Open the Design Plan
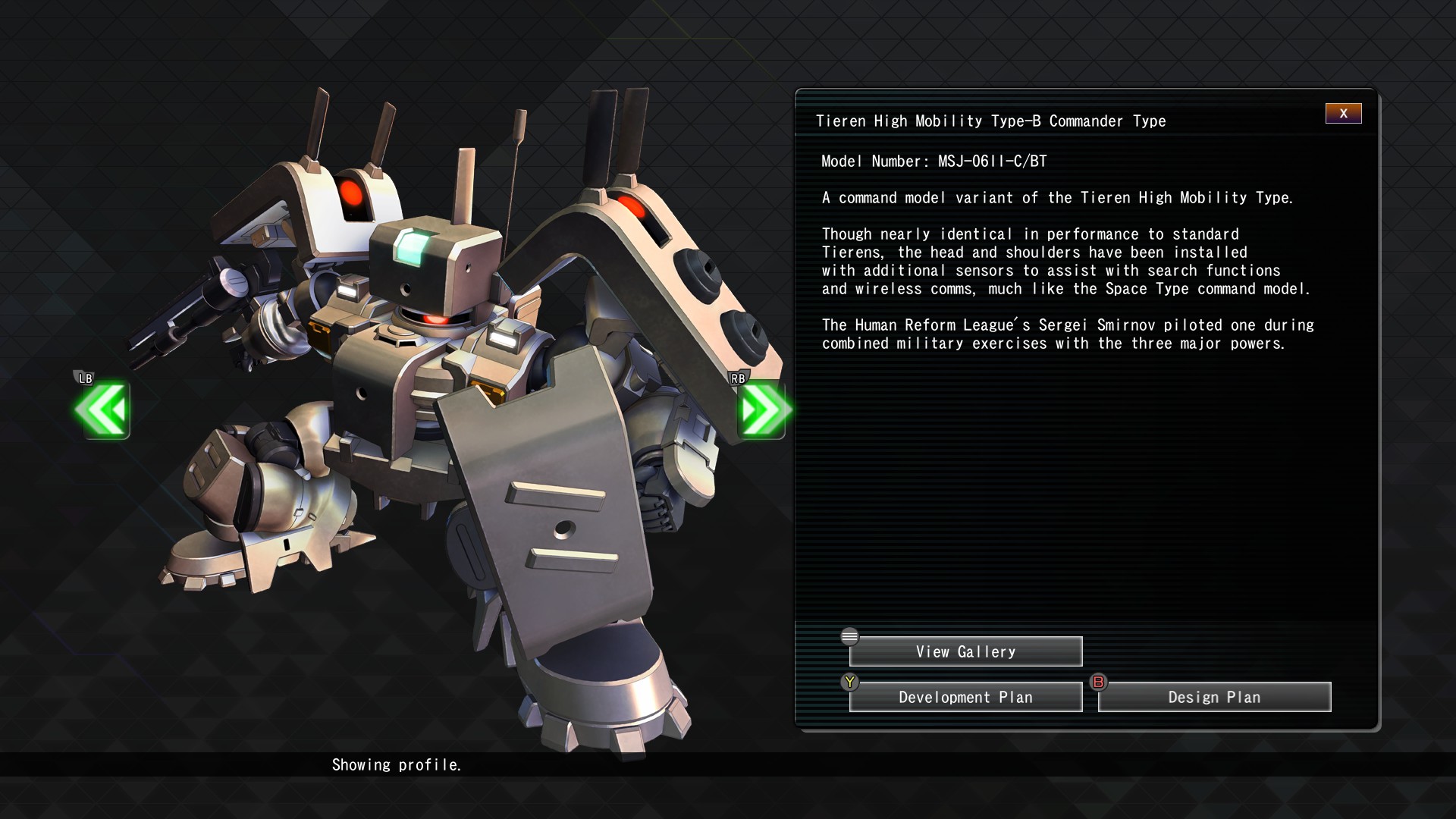This screenshot has width=1456, height=819. click(x=1214, y=697)
